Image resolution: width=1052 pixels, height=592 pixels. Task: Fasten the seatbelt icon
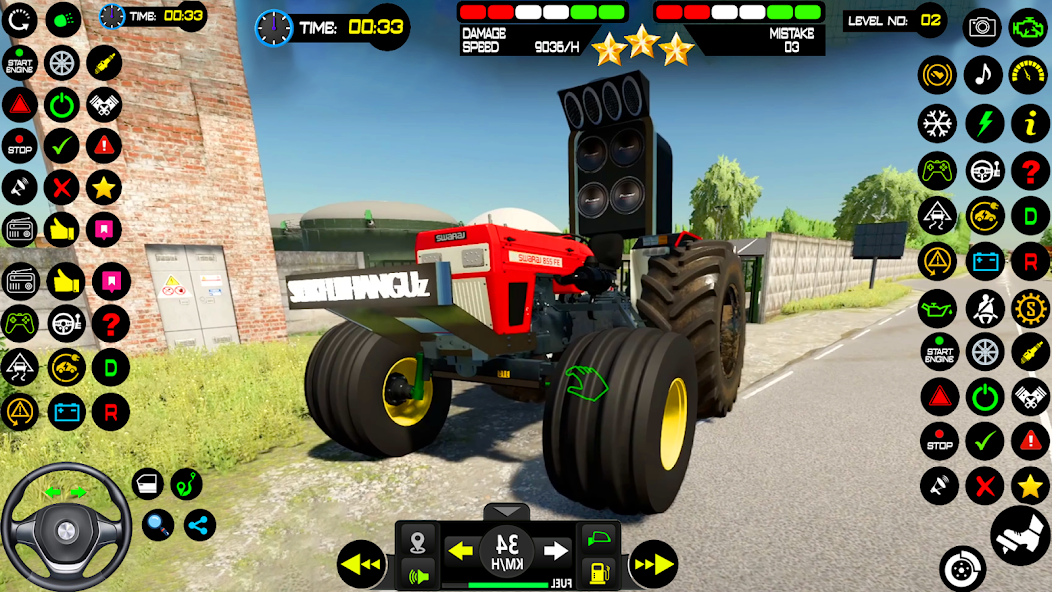pos(984,308)
